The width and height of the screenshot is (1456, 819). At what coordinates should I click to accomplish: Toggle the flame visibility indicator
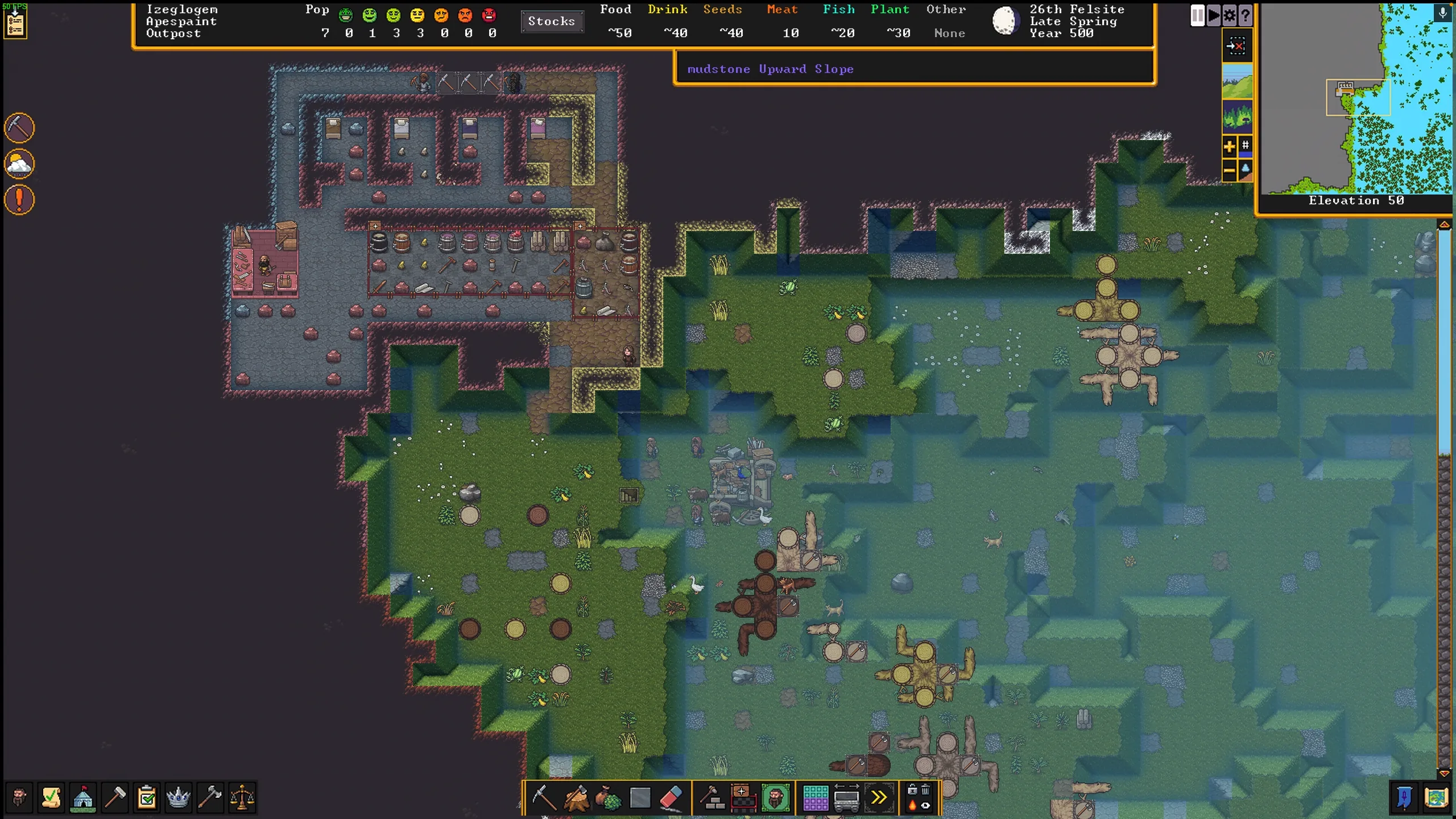912,806
